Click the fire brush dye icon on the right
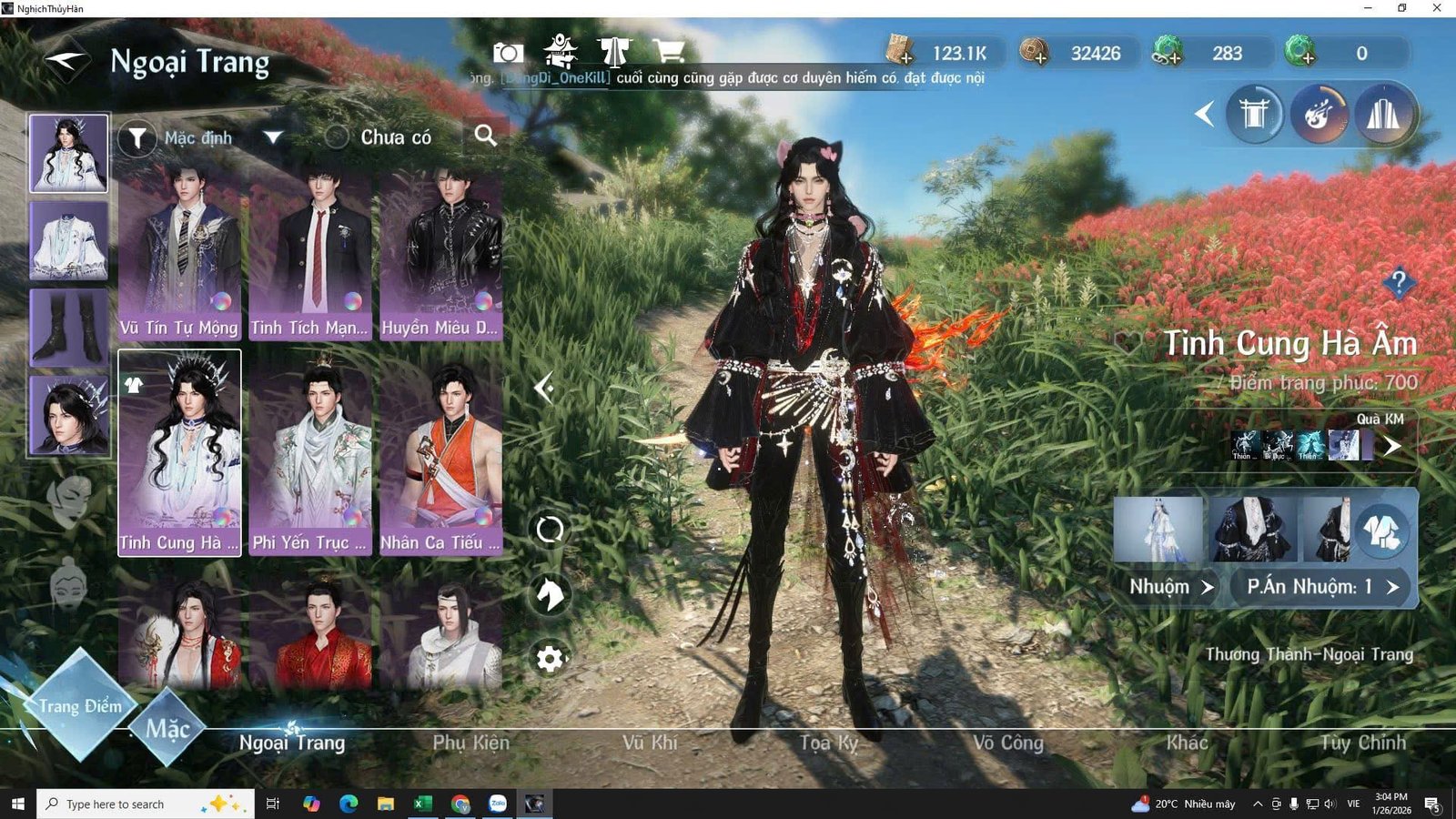1456x819 pixels. click(x=1319, y=113)
